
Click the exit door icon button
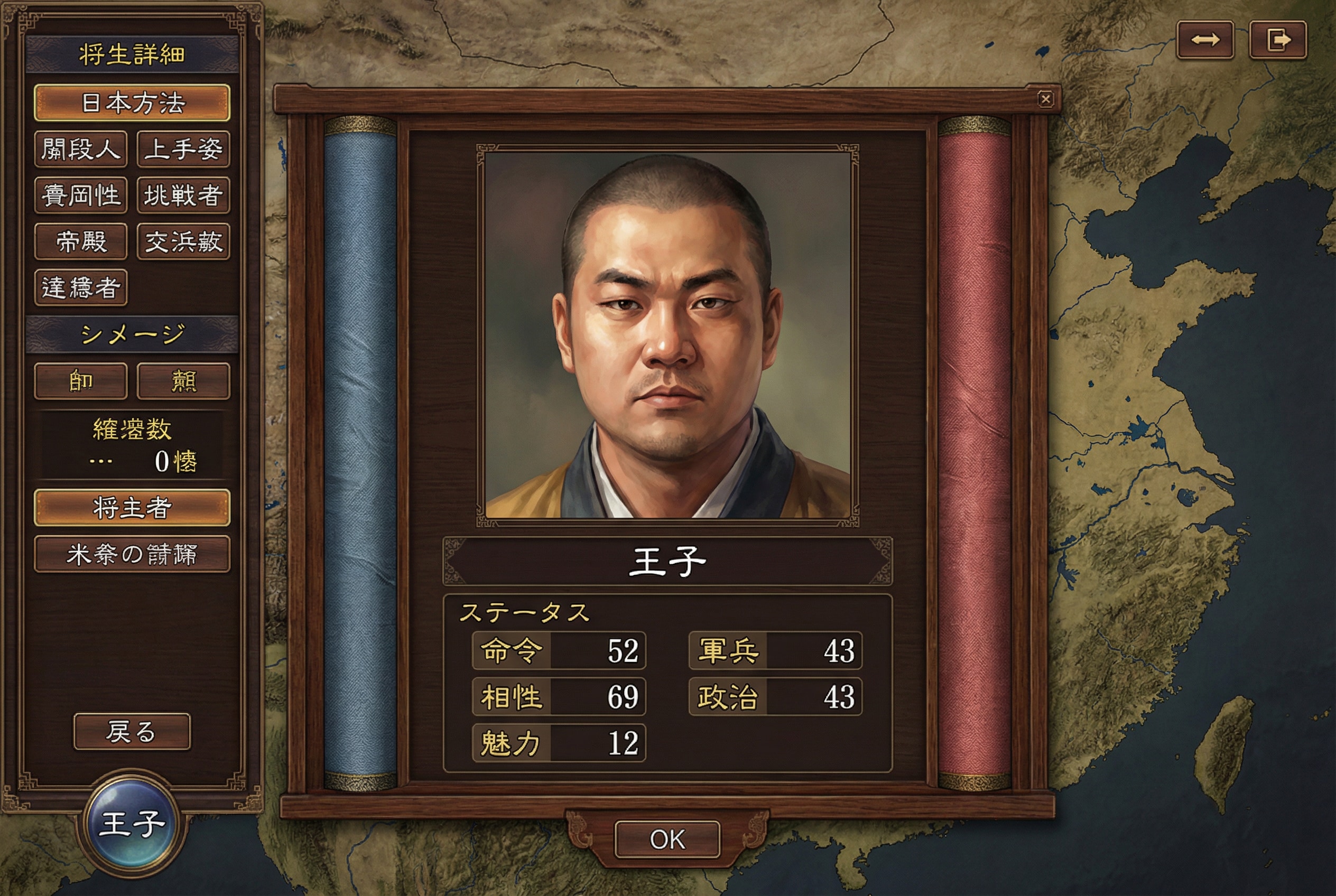pos(1278,40)
